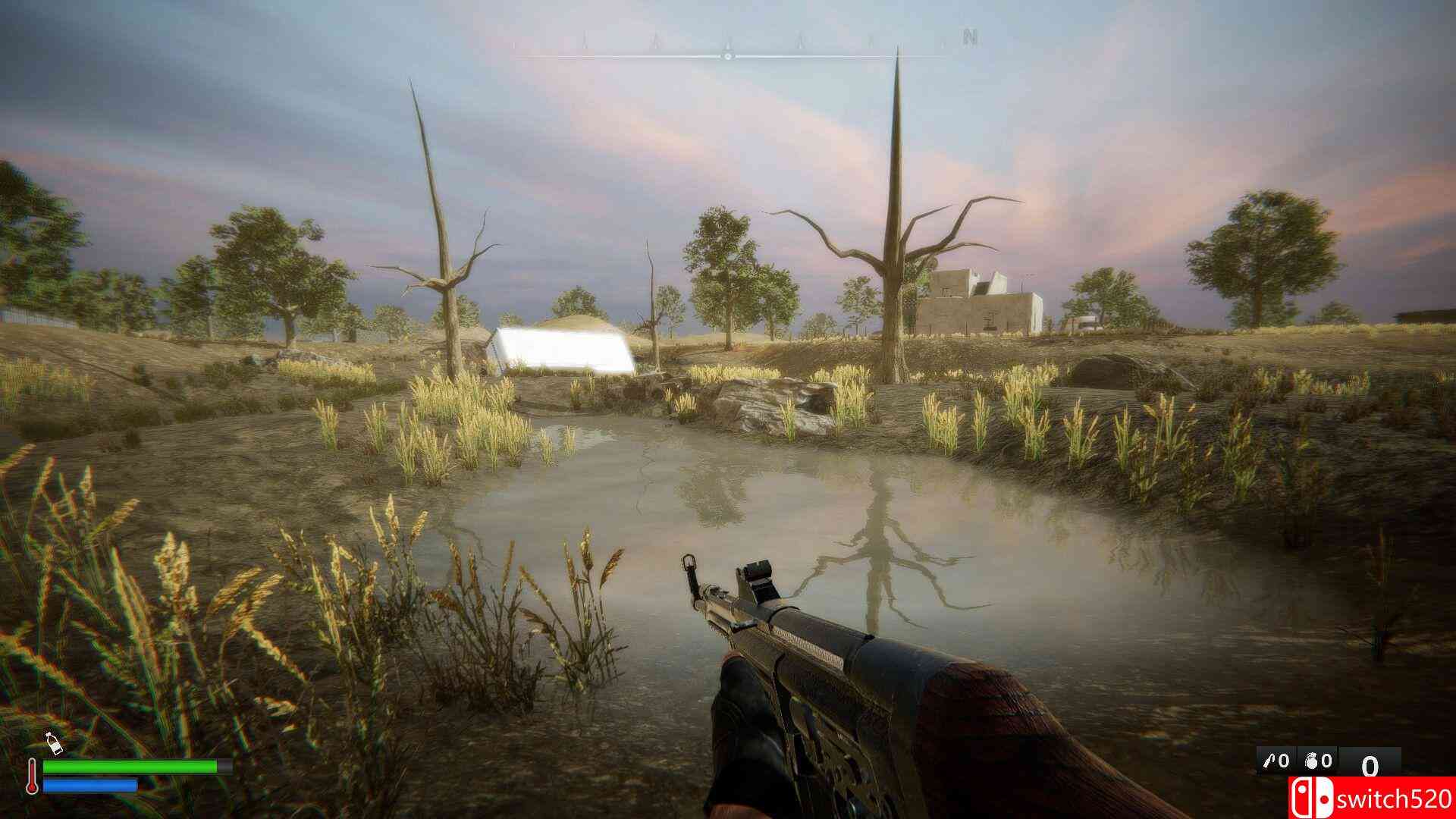Click the zero next to the rifle round icon

[x=1284, y=760]
